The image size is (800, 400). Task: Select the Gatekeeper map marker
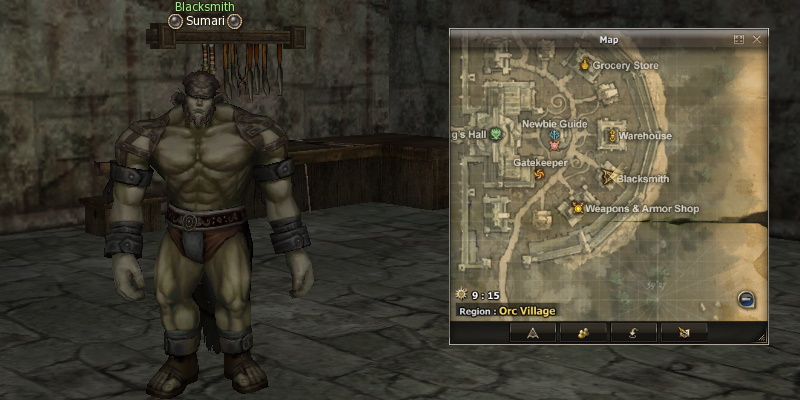coord(540,176)
